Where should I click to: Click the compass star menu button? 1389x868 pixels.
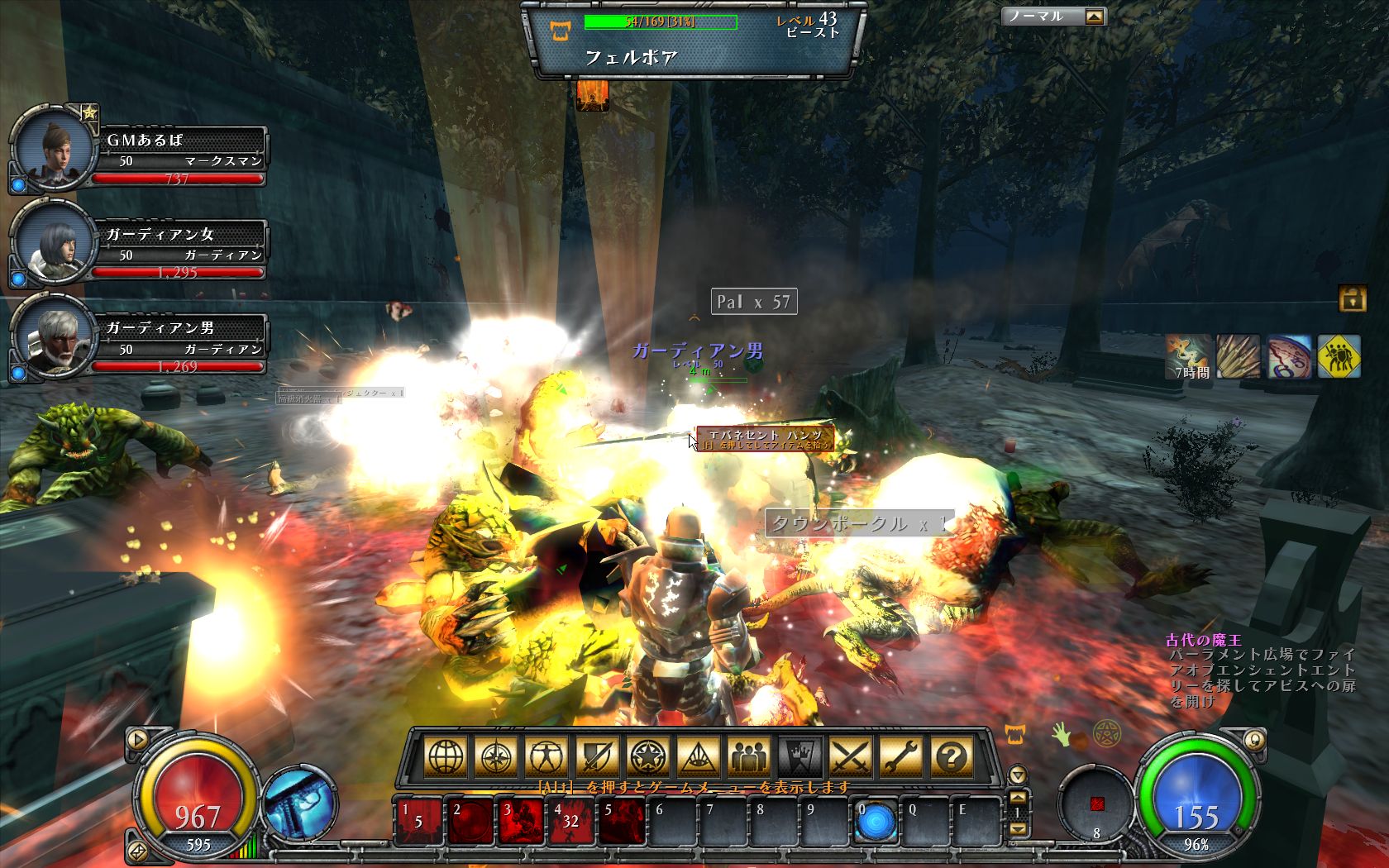point(496,756)
